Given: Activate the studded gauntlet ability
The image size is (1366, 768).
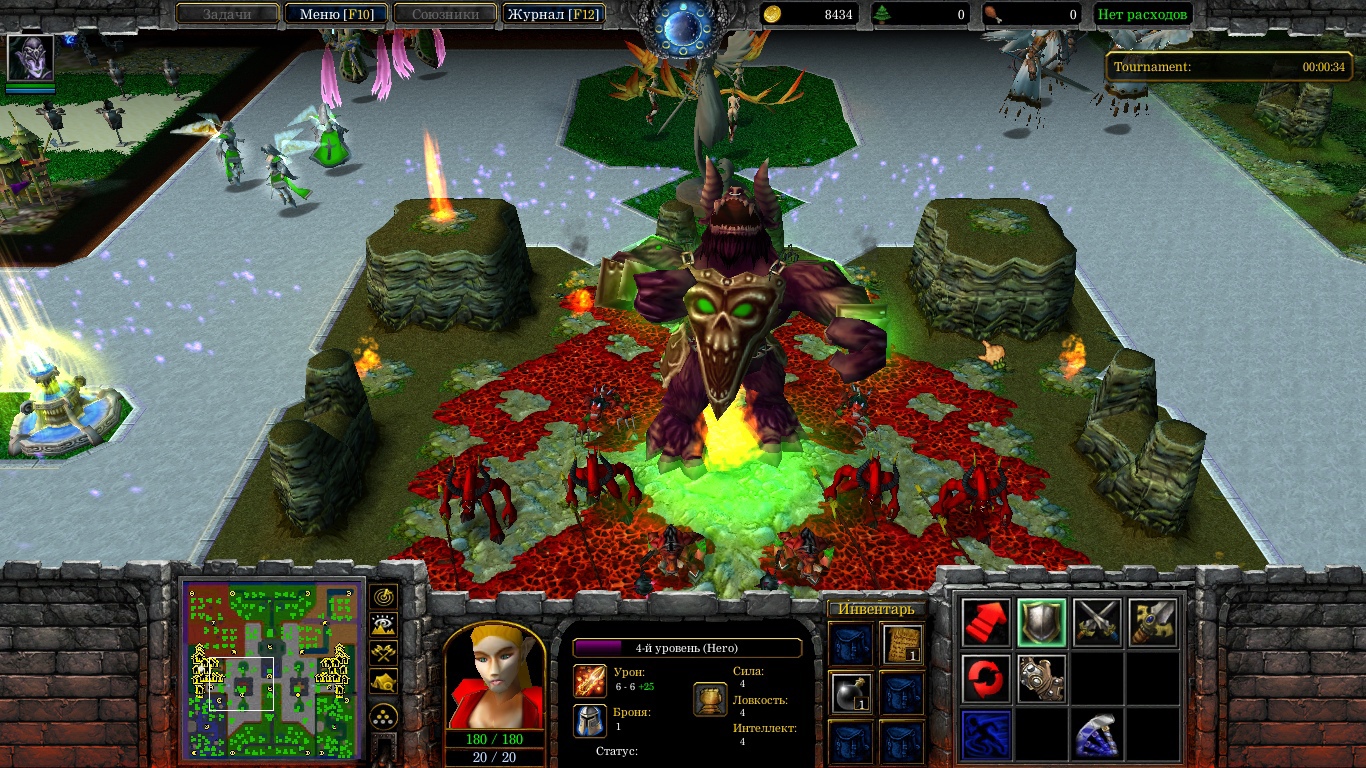Looking at the screenshot, I should click(1042, 678).
